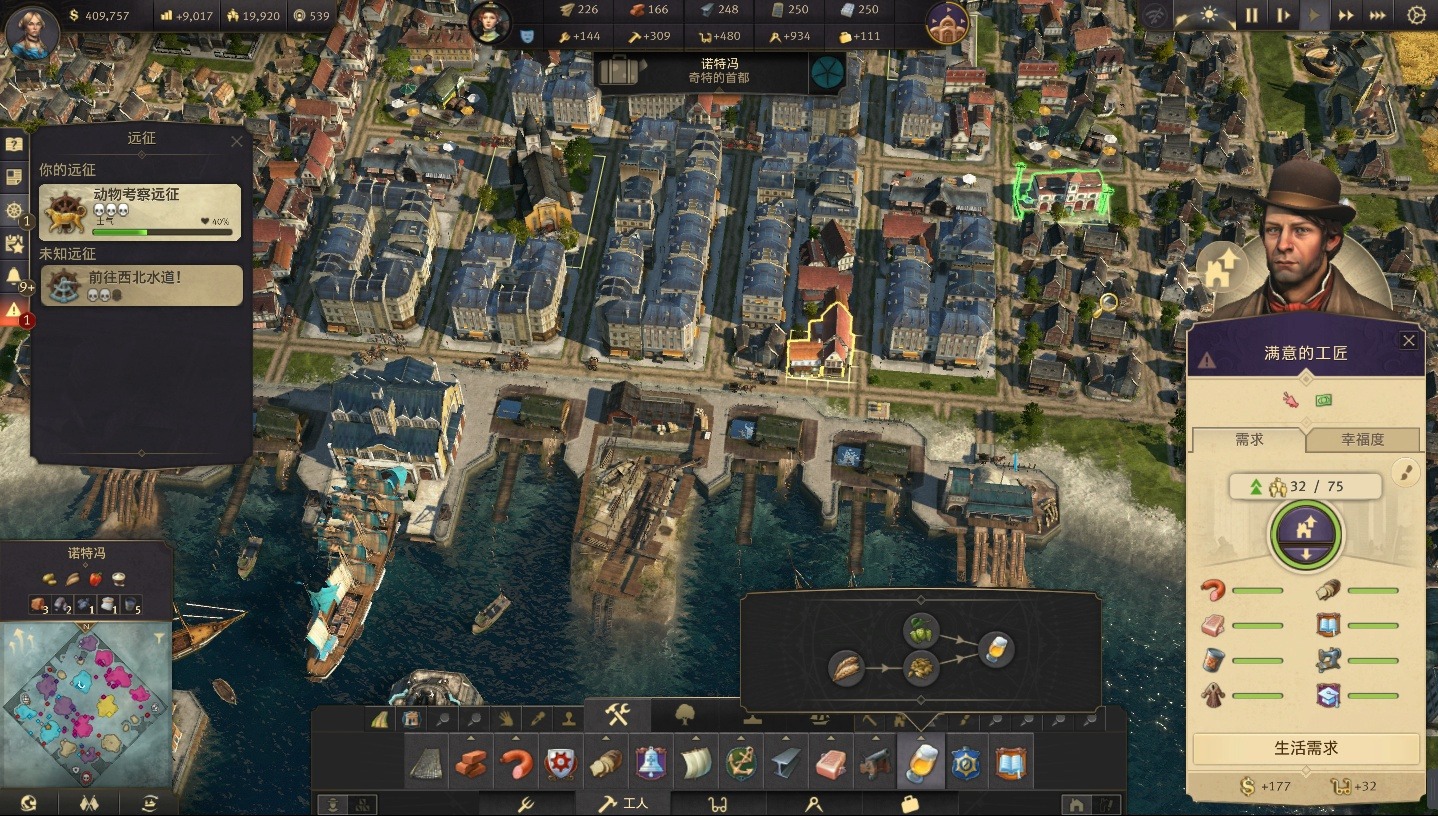Click the round residence upgrade button
The width and height of the screenshot is (1438, 816).
tap(1305, 533)
